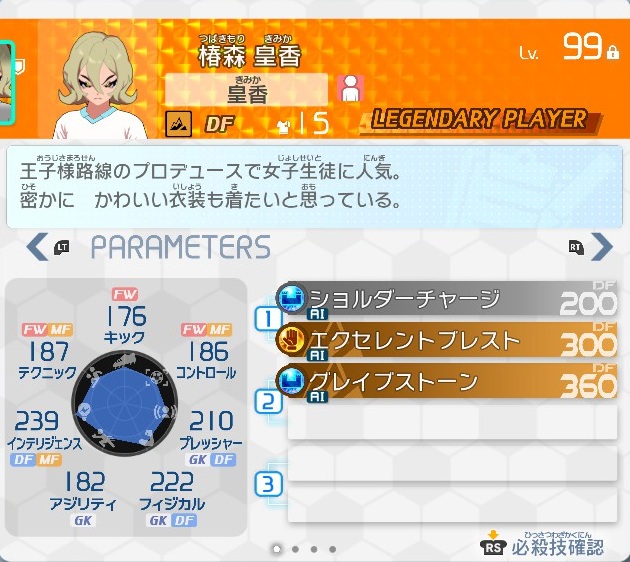Viewport: 630px width, 562px height.
Task: Click the mountain element icon next to DF
Action: coord(178,123)
